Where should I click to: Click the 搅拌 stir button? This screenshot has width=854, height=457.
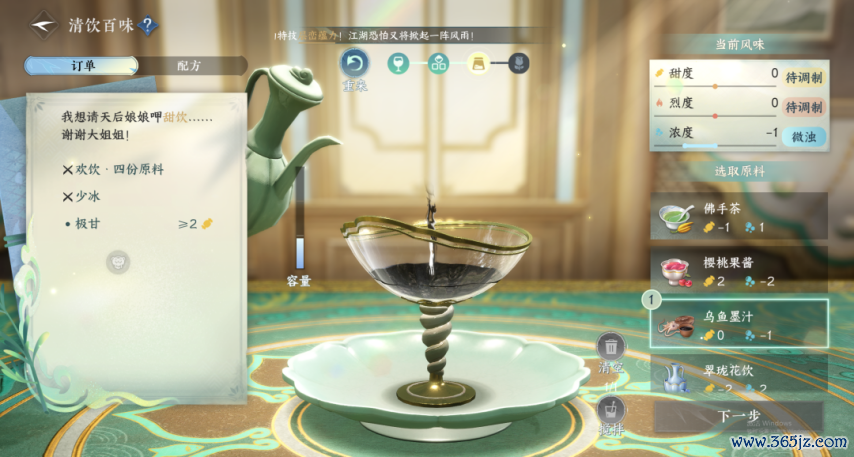point(610,410)
